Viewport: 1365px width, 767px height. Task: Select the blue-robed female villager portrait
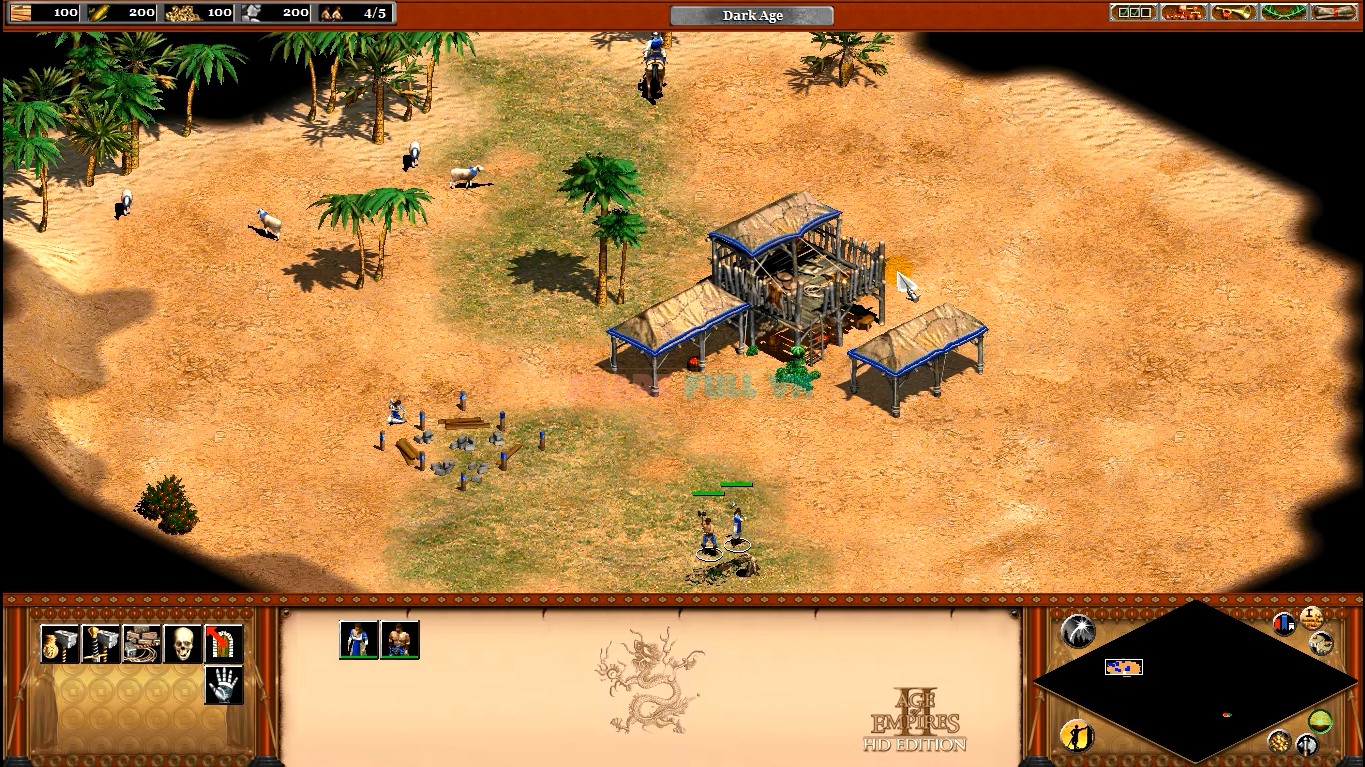pyautogui.click(x=359, y=640)
